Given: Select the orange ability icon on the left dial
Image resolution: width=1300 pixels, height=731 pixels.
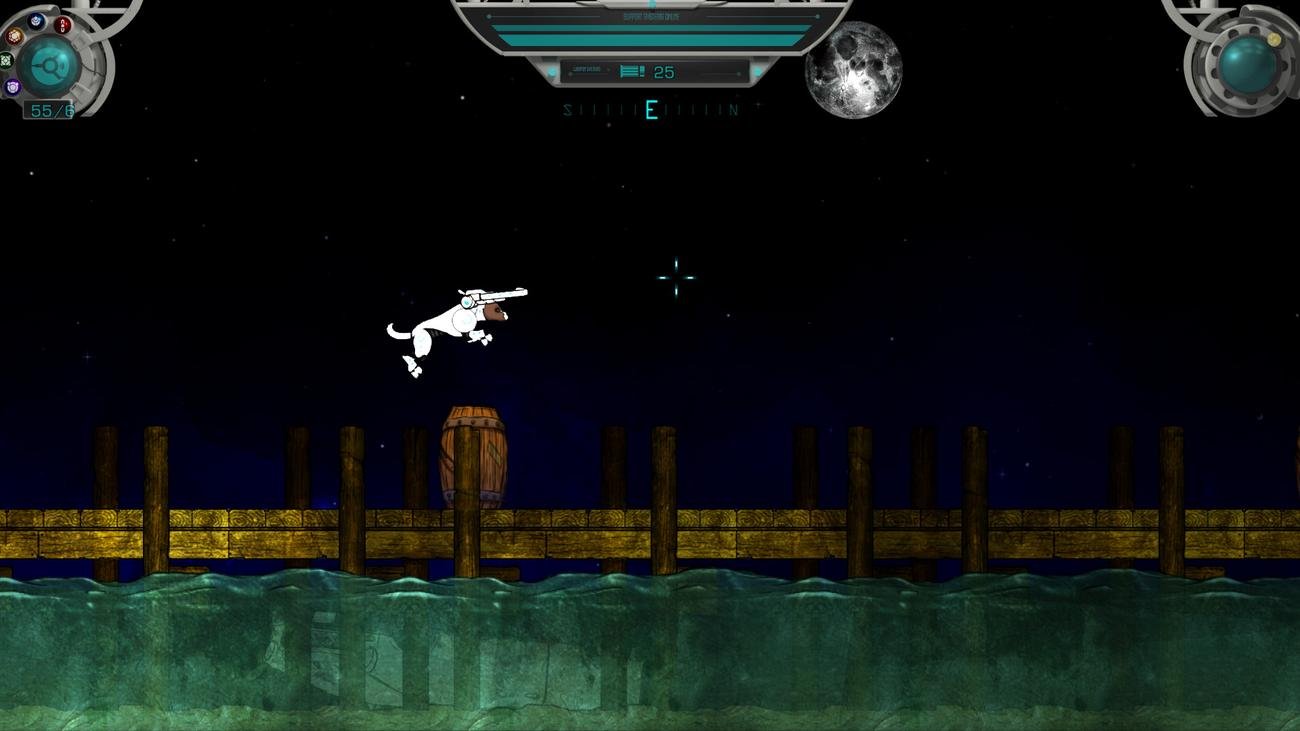Looking at the screenshot, I should click(14, 36).
